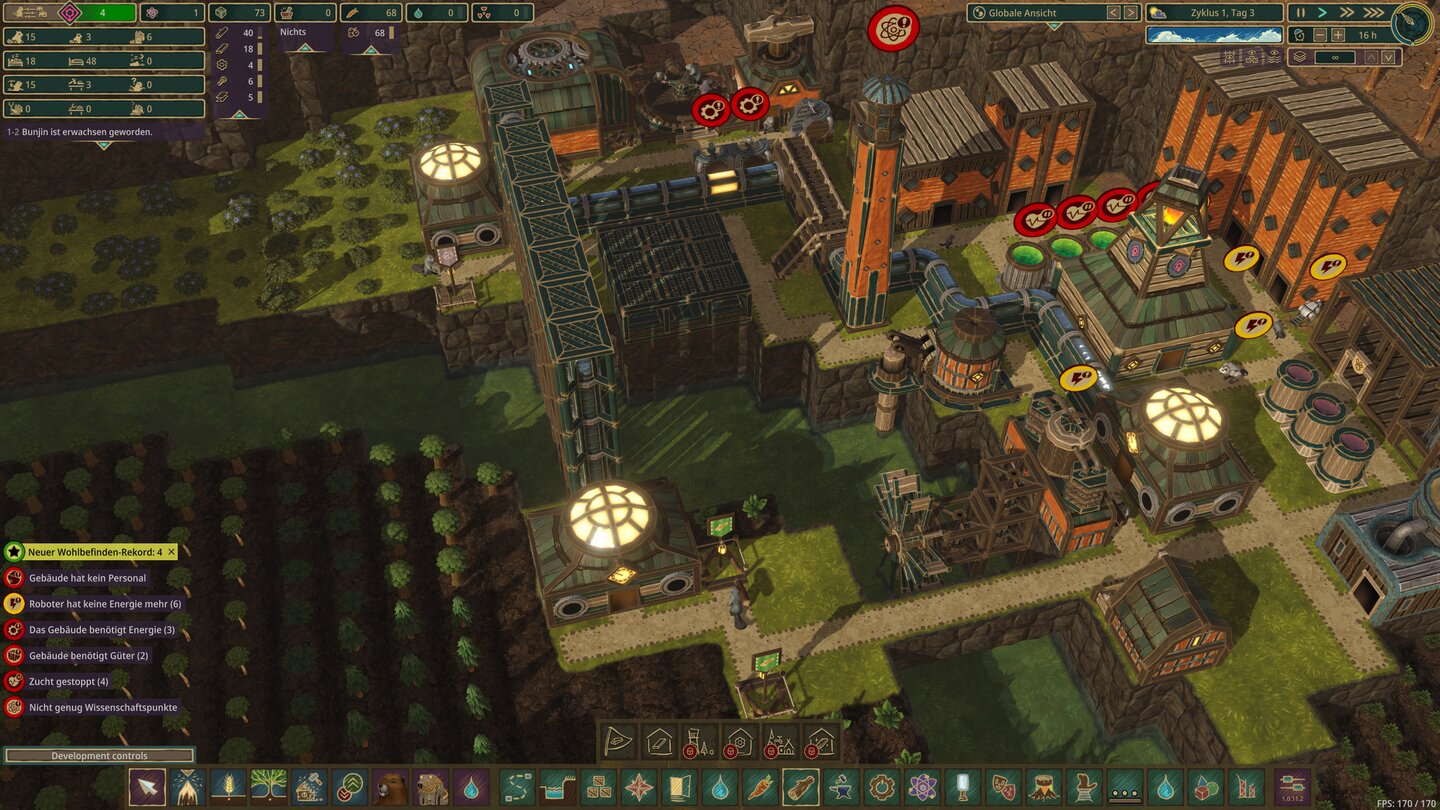Dismiss the Neuer Wohlbefinden-Rekord notification
The height and width of the screenshot is (810, 1440).
(x=171, y=552)
